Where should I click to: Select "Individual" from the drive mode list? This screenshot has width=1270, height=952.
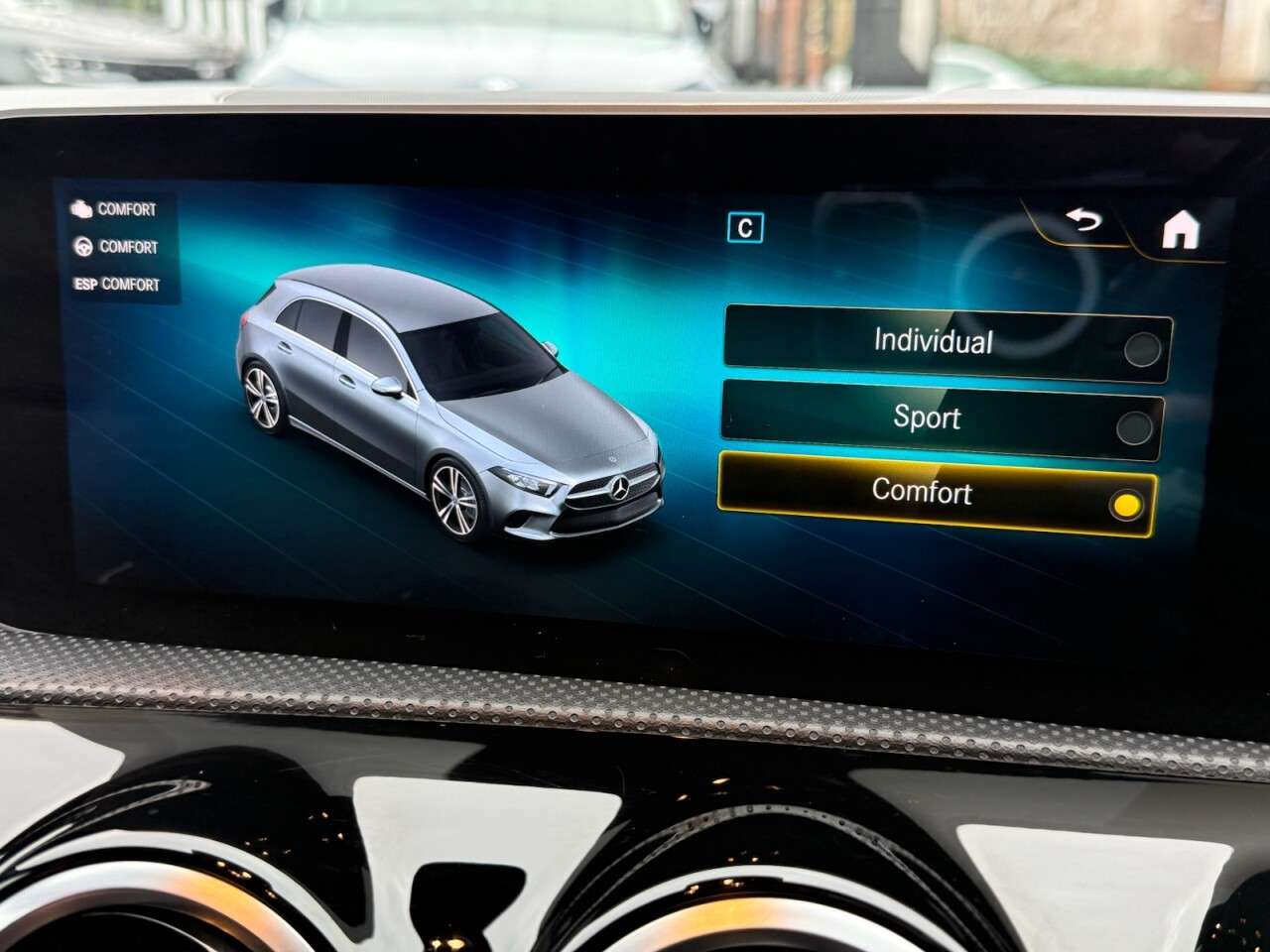(933, 343)
